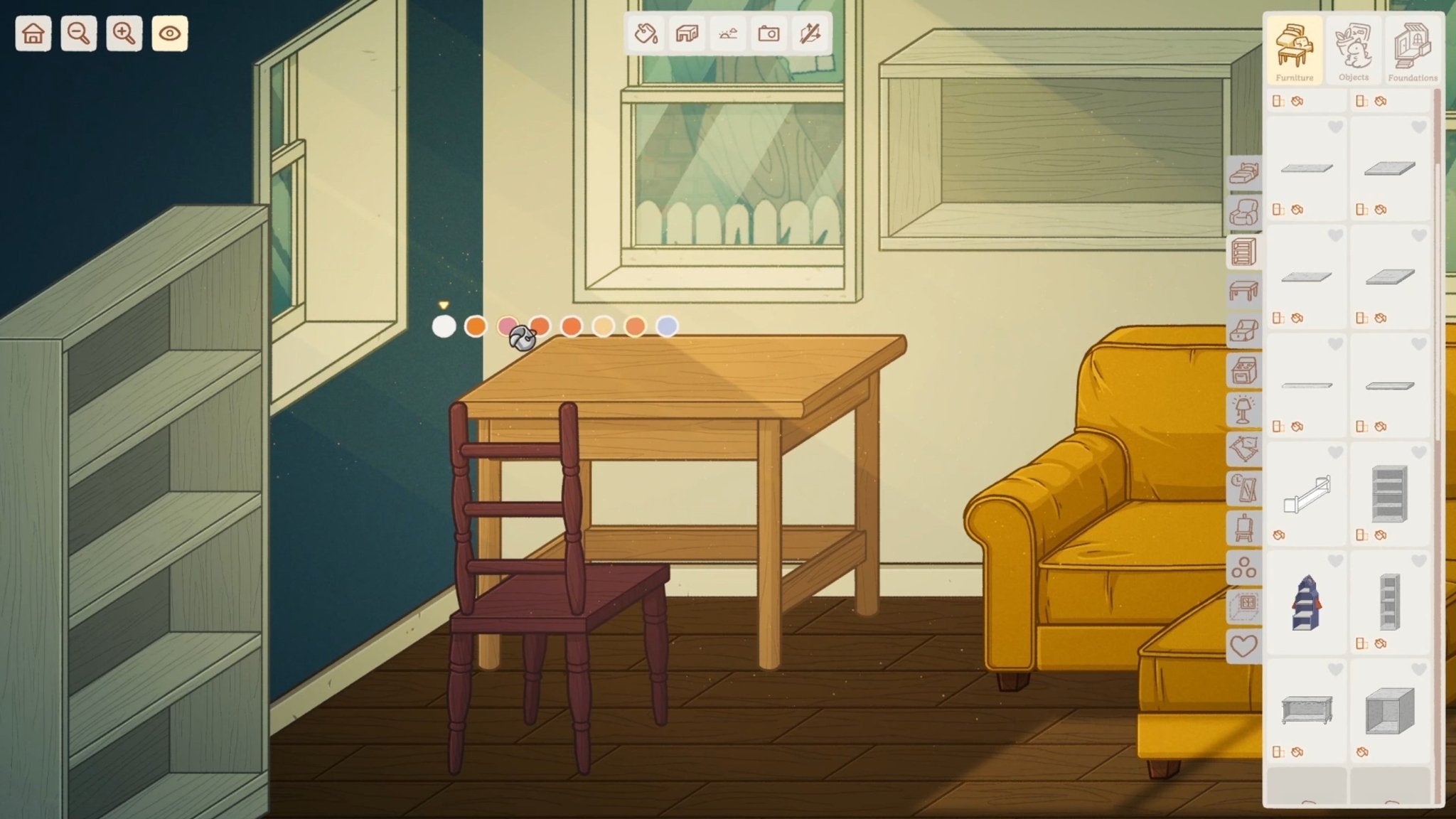Take a screenshot with the camera tool
This screenshot has height=819, width=1456.
(770, 32)
